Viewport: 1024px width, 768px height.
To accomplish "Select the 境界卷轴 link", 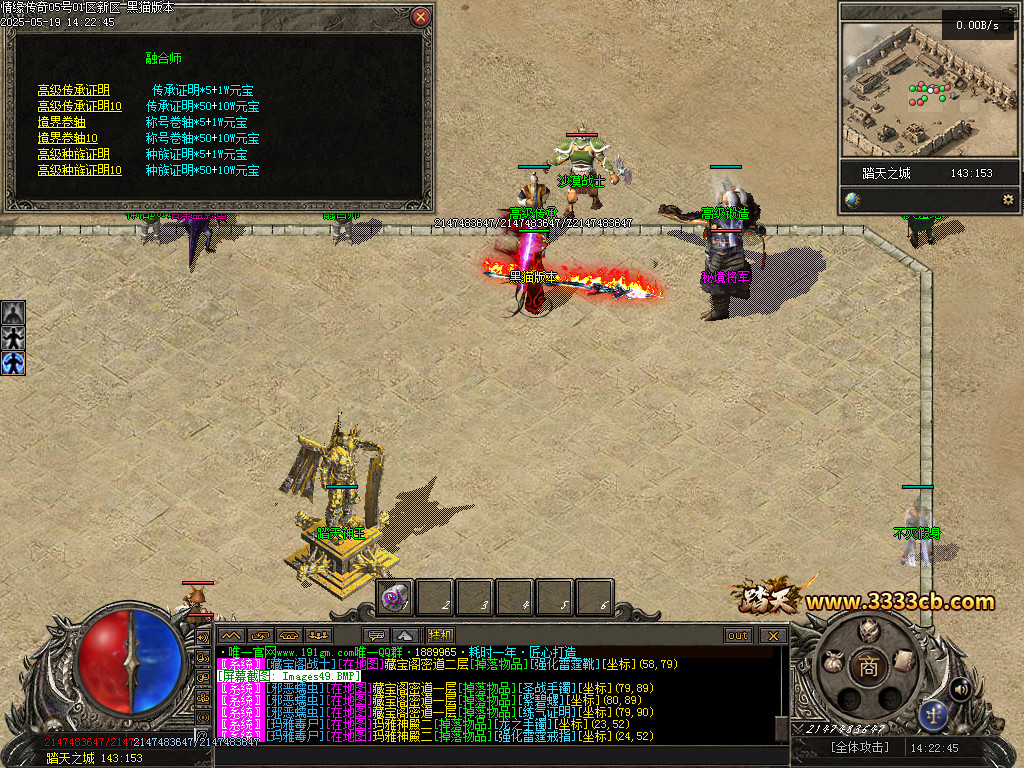I will (61, 122).
